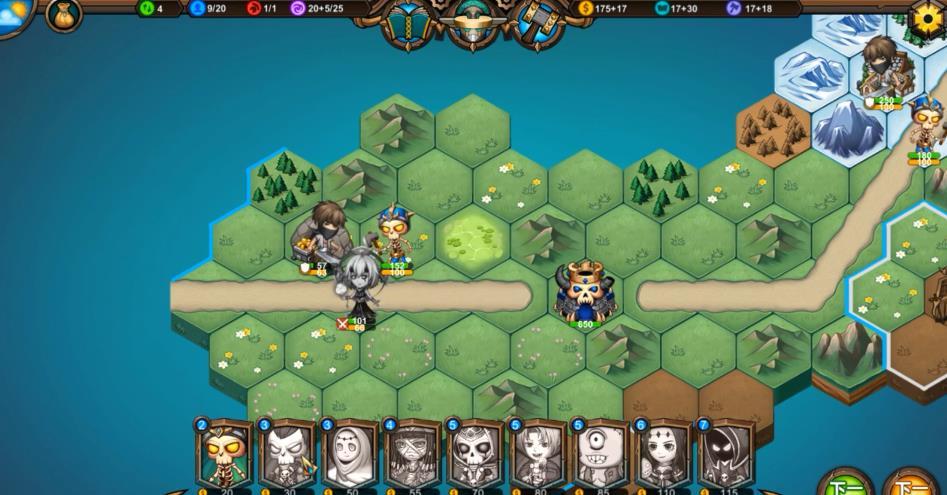Open the money bag icon
This screenshot has width=947, height=495.
click(x=64, y=14)
